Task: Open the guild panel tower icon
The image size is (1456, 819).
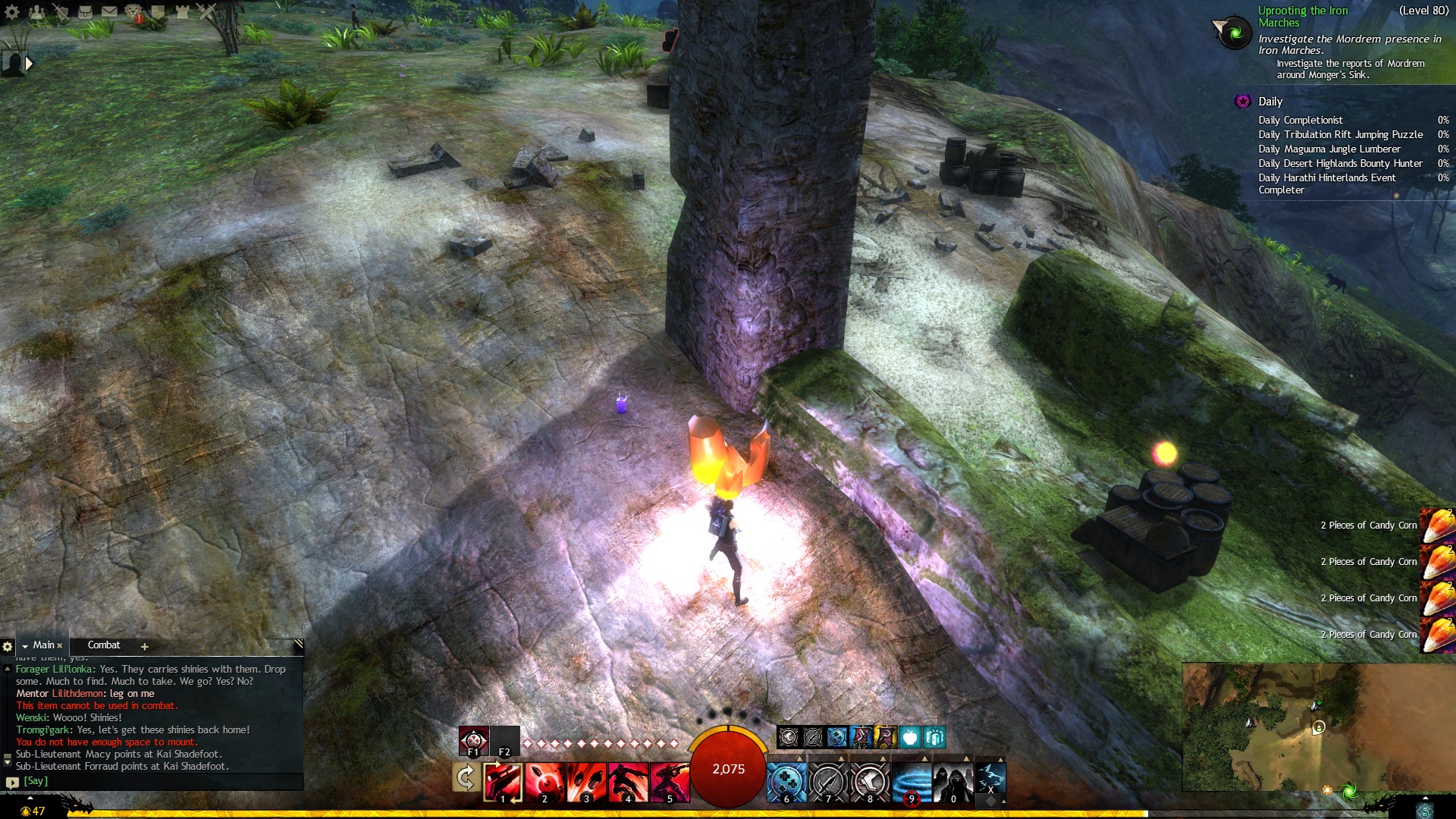Action: click(183, 11)
